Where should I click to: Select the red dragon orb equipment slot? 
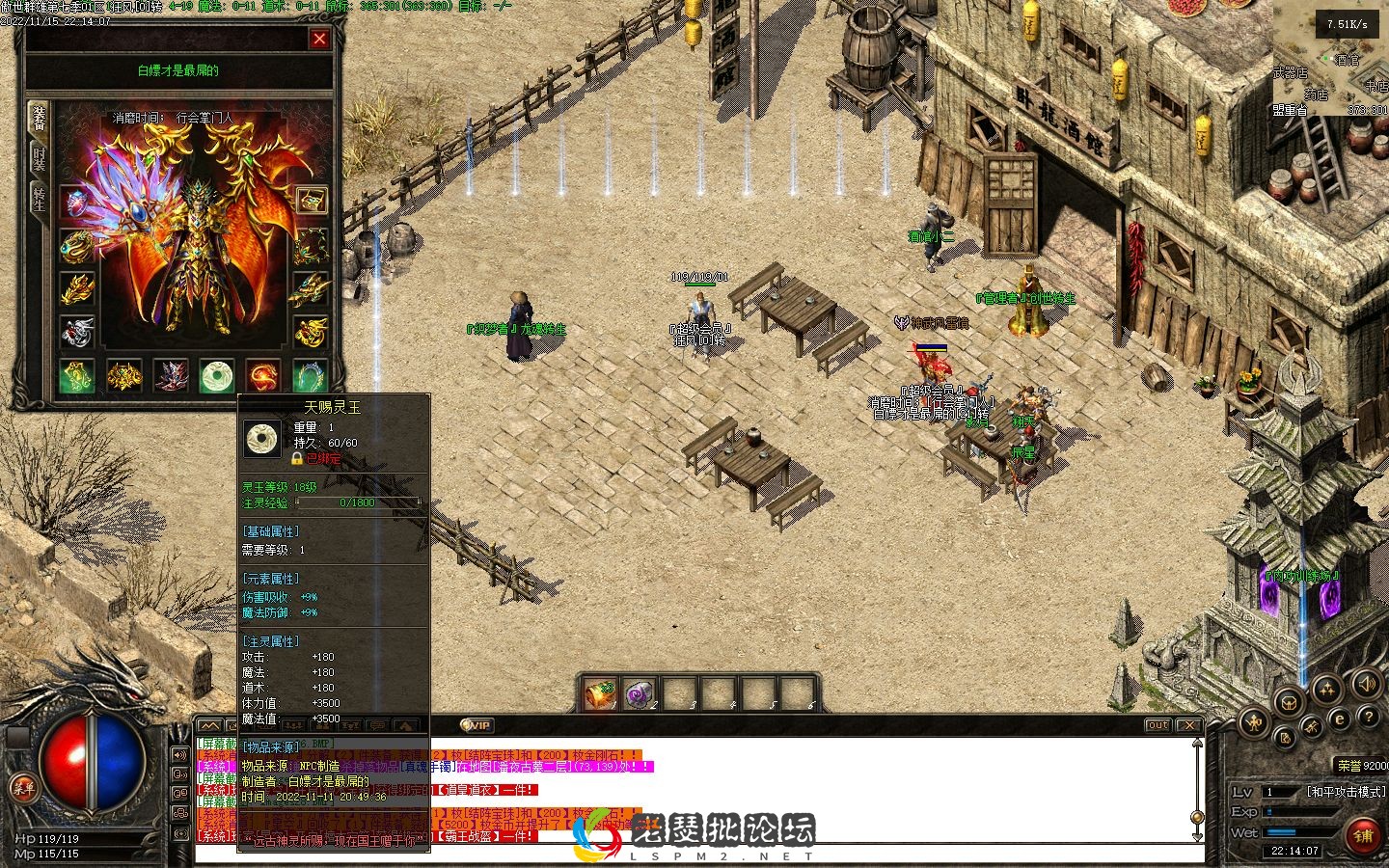coord(263,375)
